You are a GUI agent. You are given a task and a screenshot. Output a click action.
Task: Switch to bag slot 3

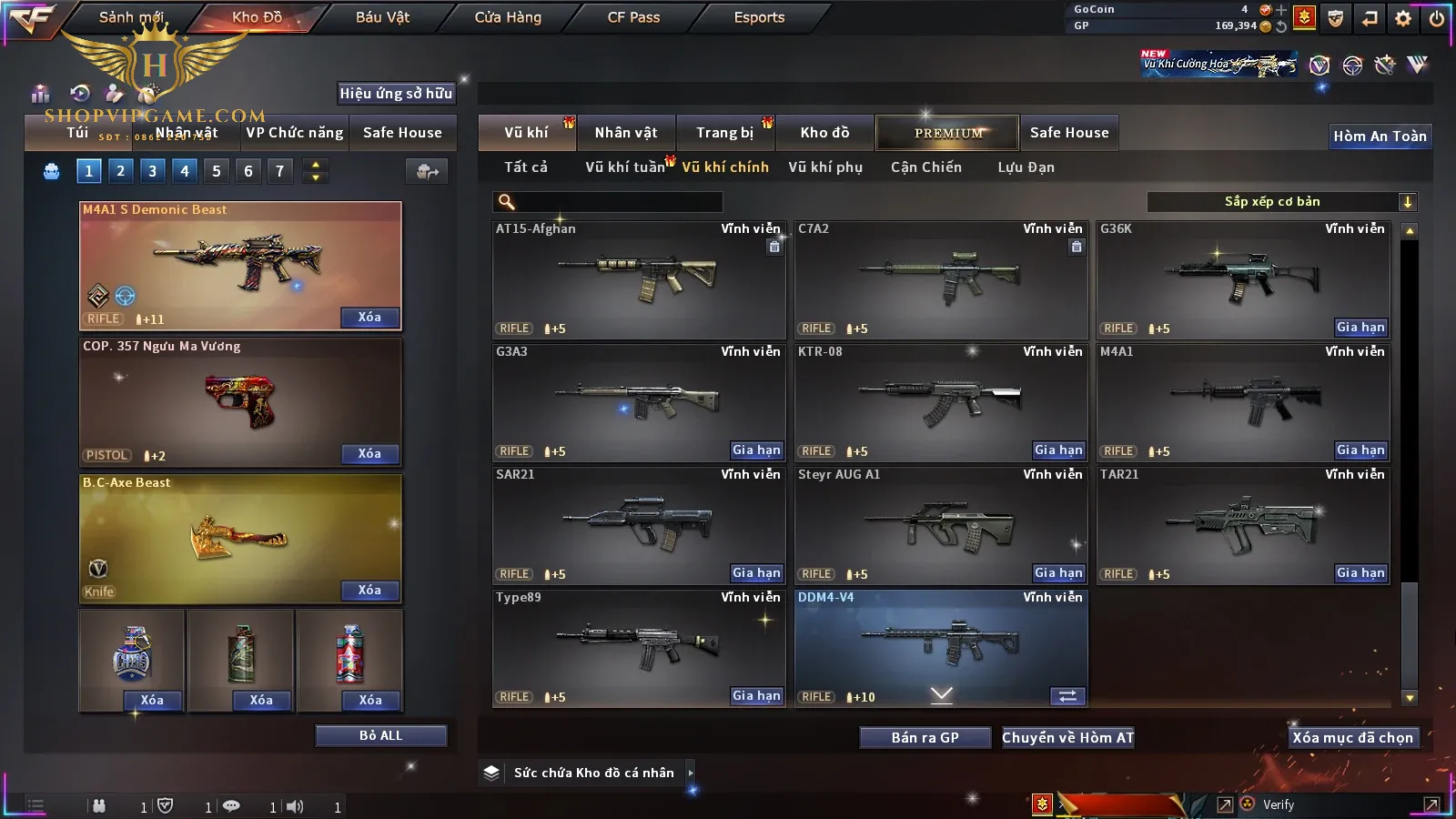click(152, 171)
